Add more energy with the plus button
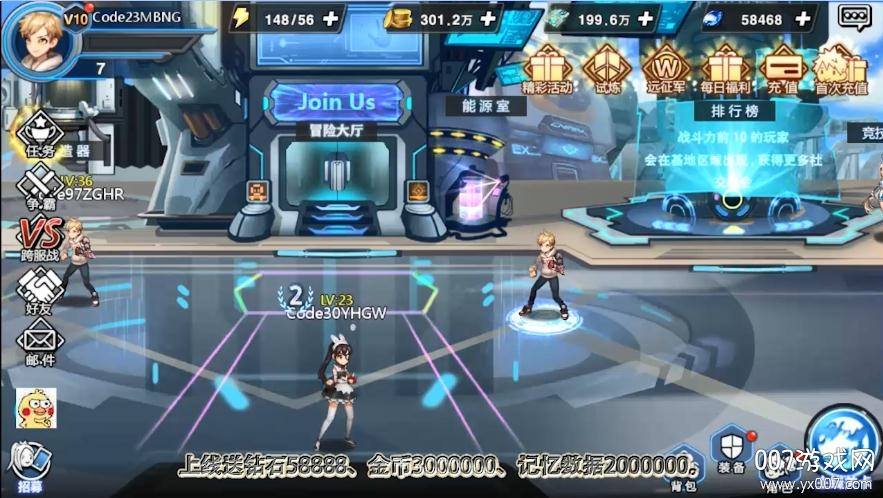Viewport: 883px width, 498px height. click(330, 18)
